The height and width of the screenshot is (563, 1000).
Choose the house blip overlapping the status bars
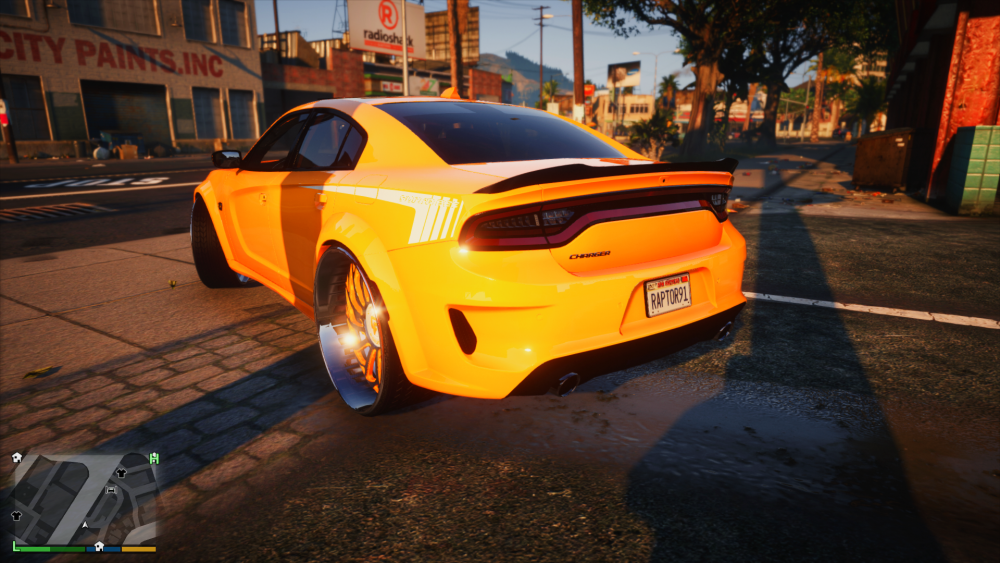[x=98, y=546]
